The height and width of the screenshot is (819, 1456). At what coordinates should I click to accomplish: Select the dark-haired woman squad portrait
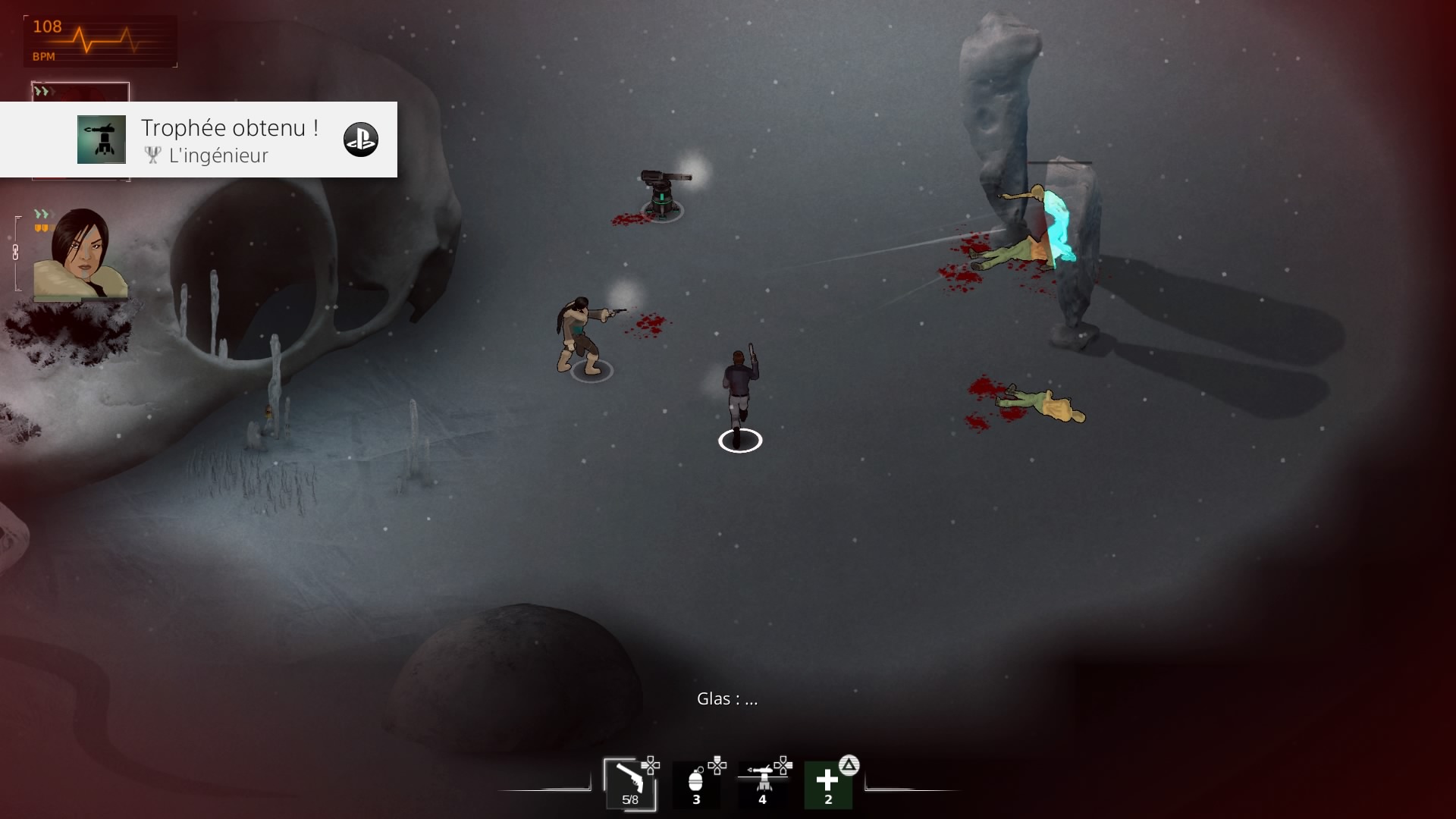[x=80, y=255]
